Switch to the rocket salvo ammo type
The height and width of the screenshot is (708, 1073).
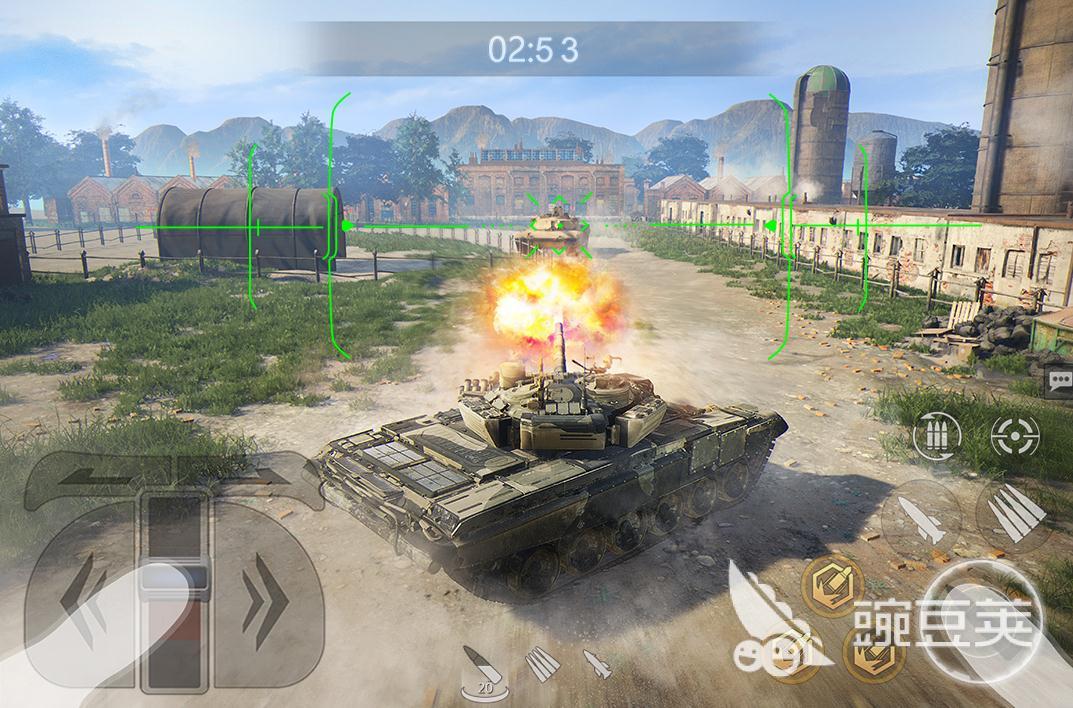542,663
